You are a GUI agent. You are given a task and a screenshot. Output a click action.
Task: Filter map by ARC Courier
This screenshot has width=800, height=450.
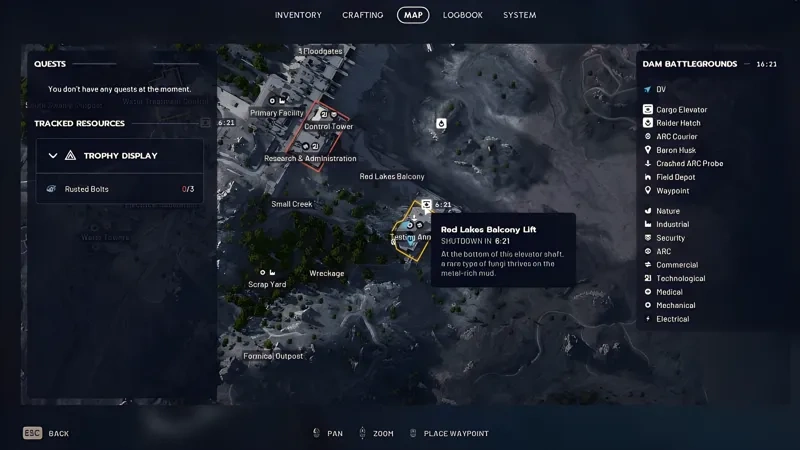coord(676,136)
